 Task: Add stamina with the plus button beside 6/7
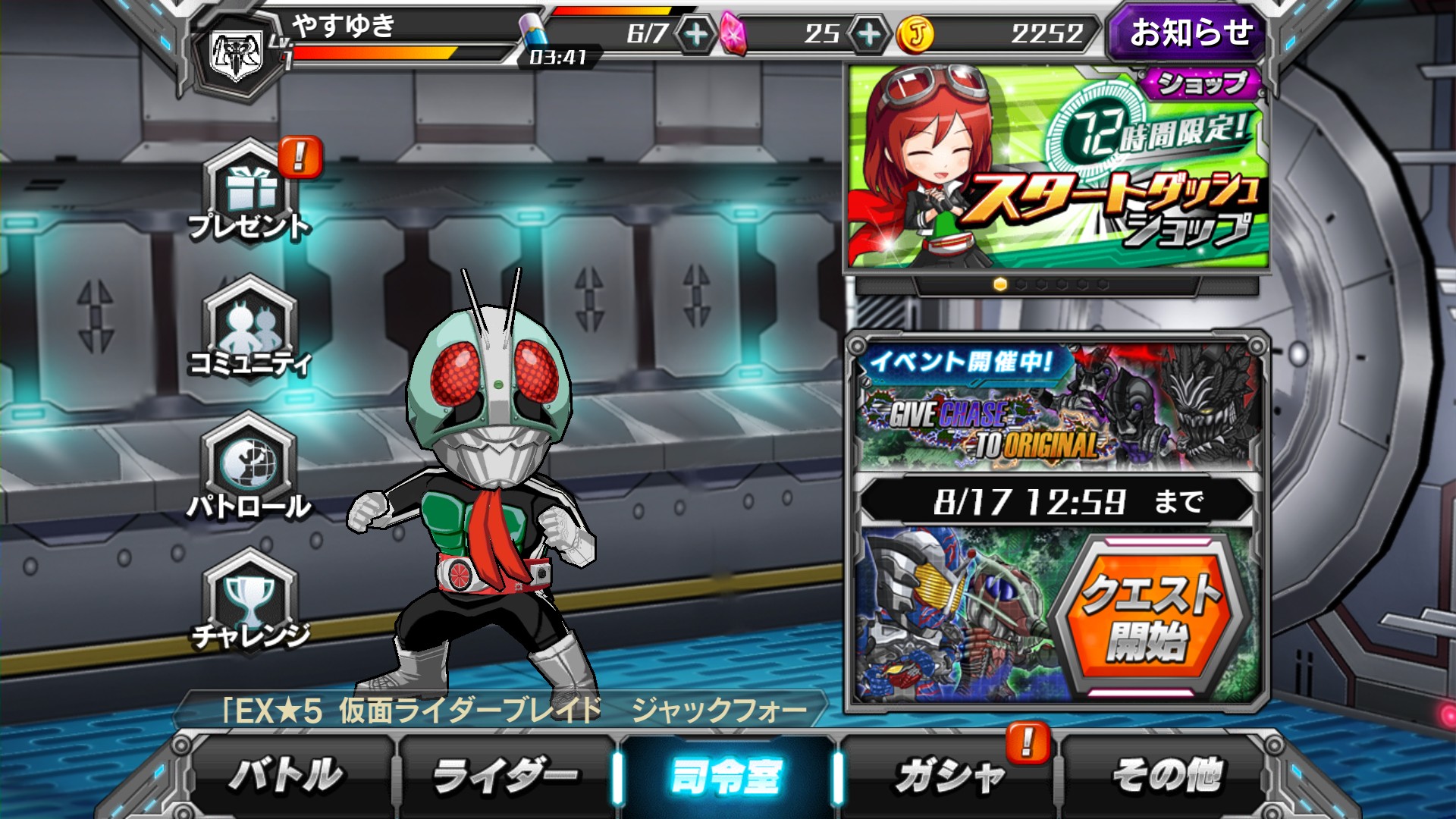pos(695,34)
